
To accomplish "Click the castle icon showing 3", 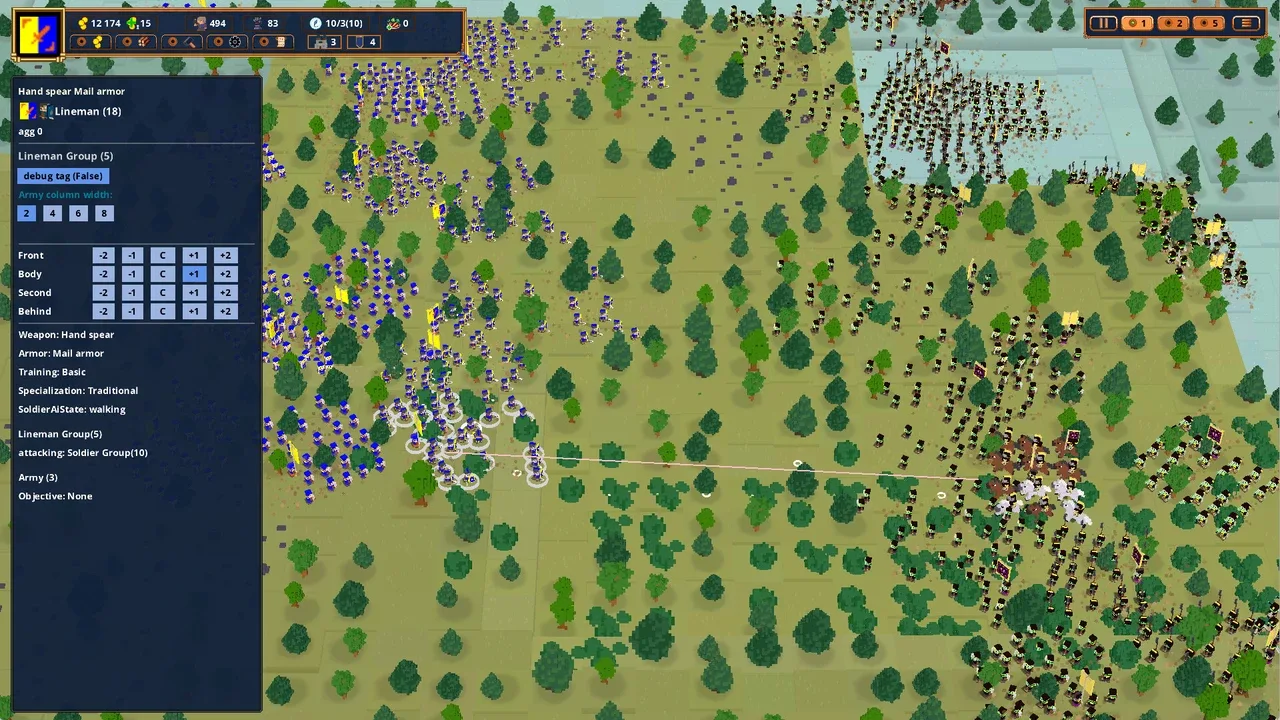I will click(322, 42).
